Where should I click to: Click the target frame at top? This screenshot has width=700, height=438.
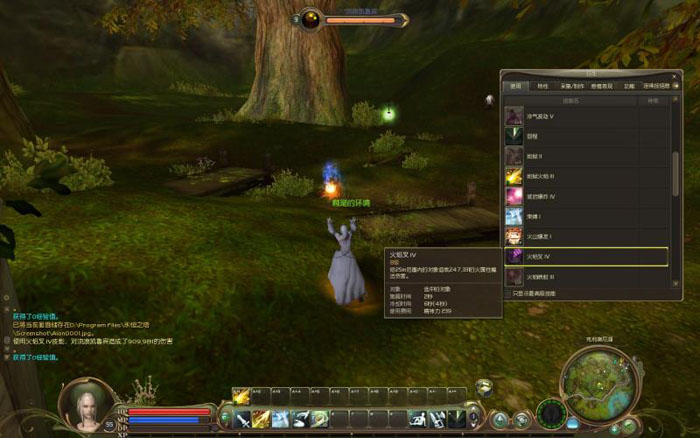coord(355,19)
